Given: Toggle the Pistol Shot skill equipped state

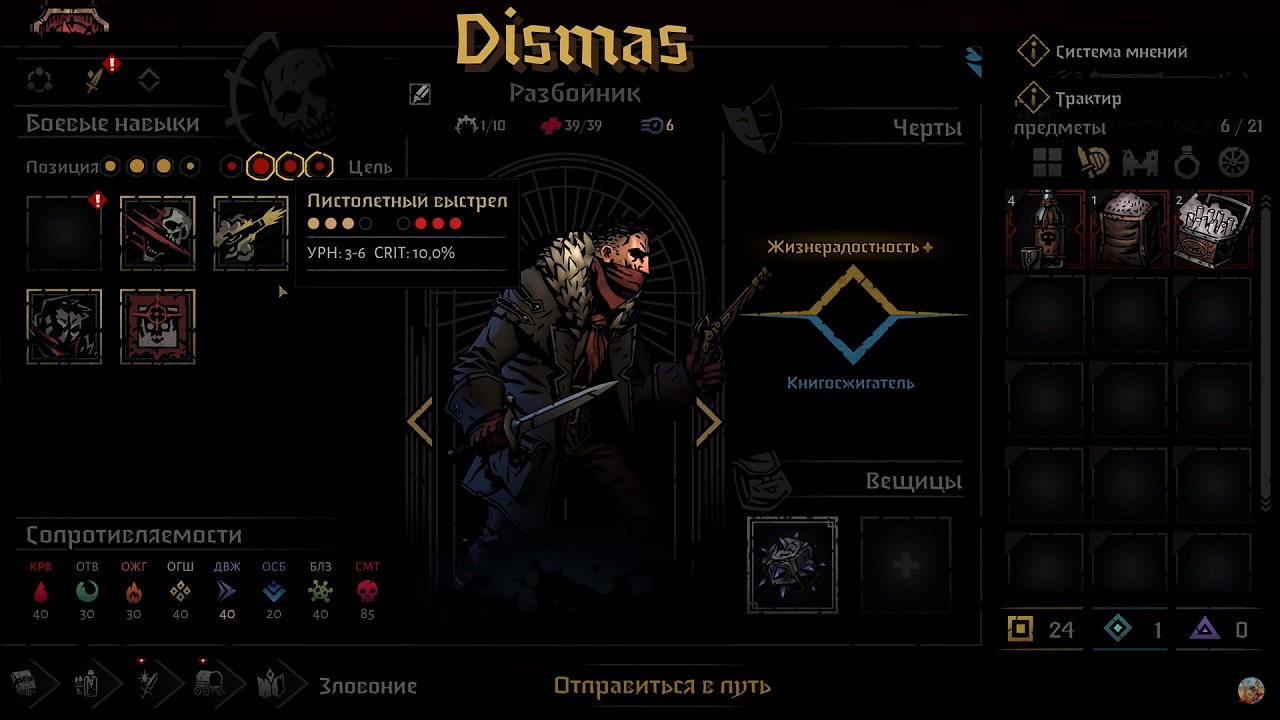Looking at the screenshot, I should [x=250, y=232].
